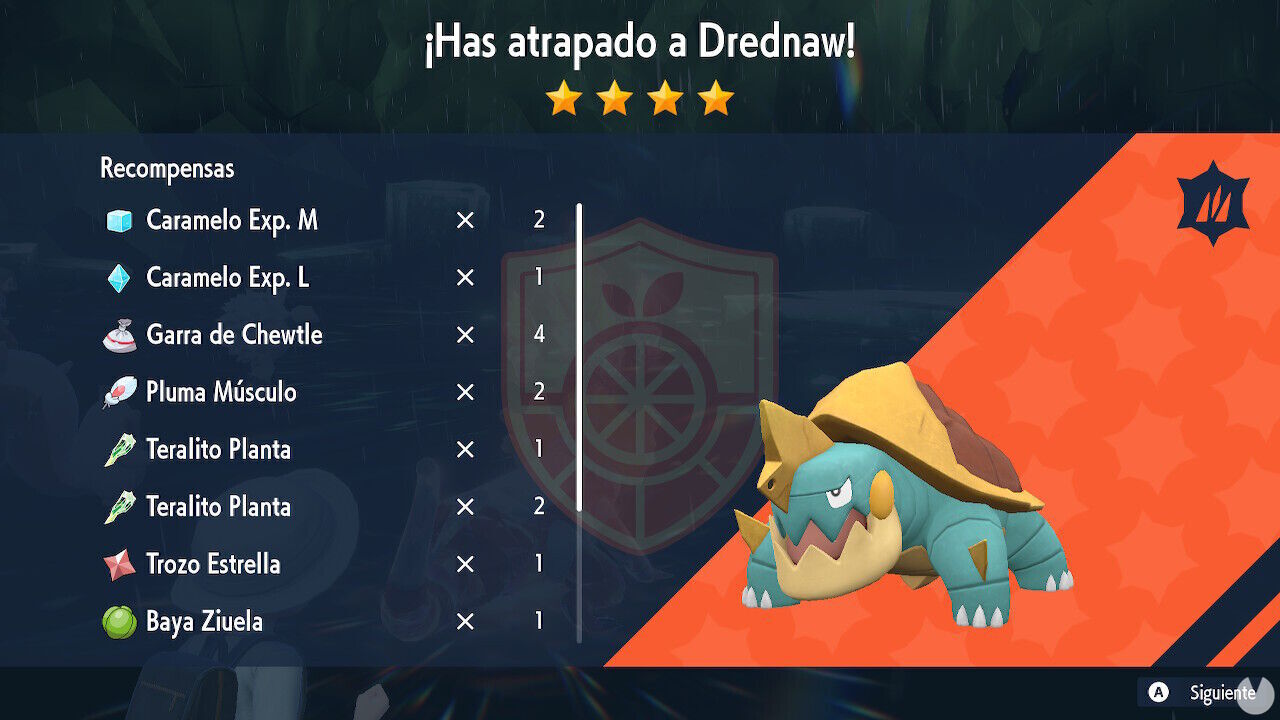1280x720 pixels.
Task: Click the first Teralito Planta shard icon
Action: point(121,450)
